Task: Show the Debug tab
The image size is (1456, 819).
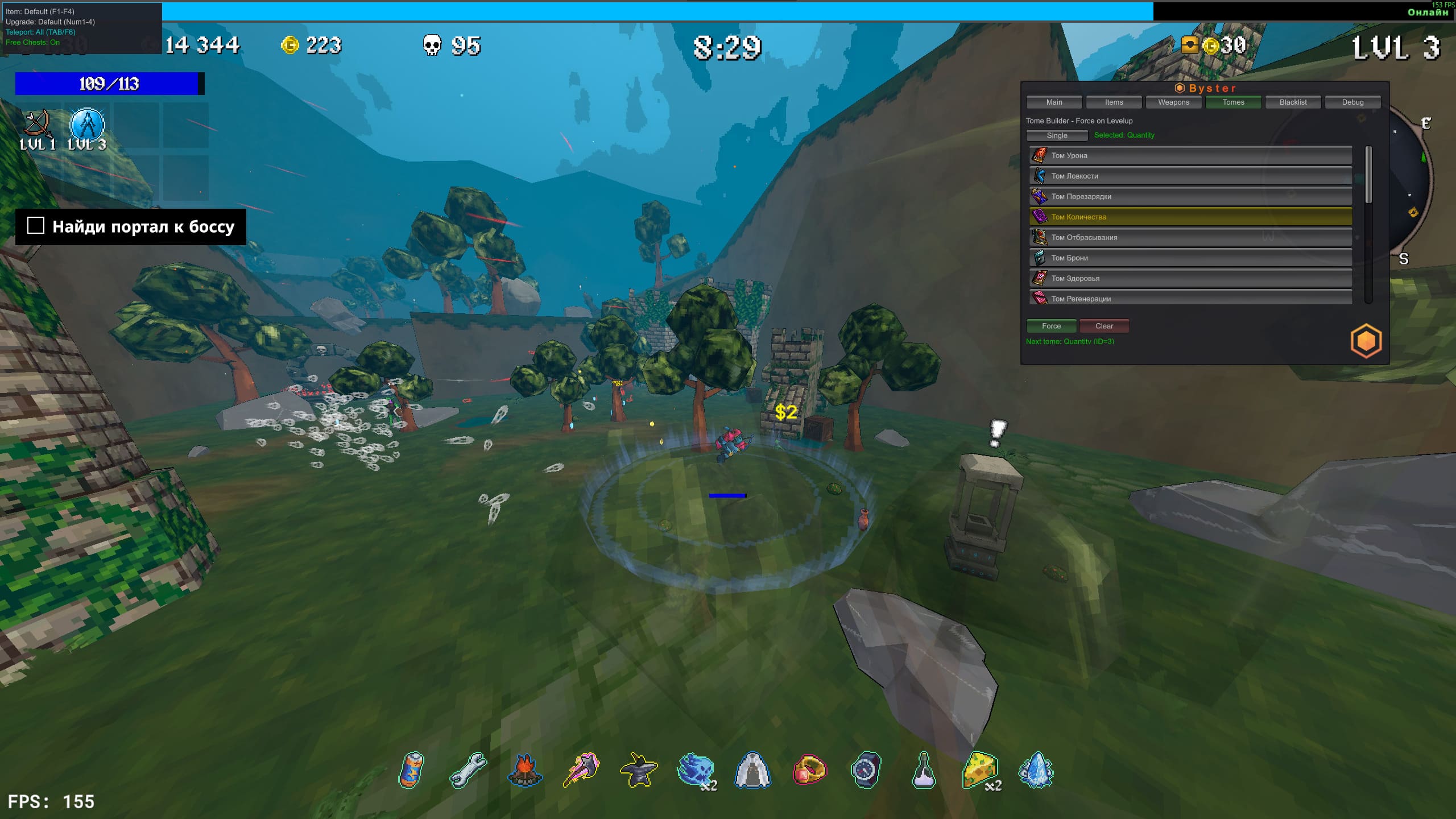Action: click(x=1352, y=102)
